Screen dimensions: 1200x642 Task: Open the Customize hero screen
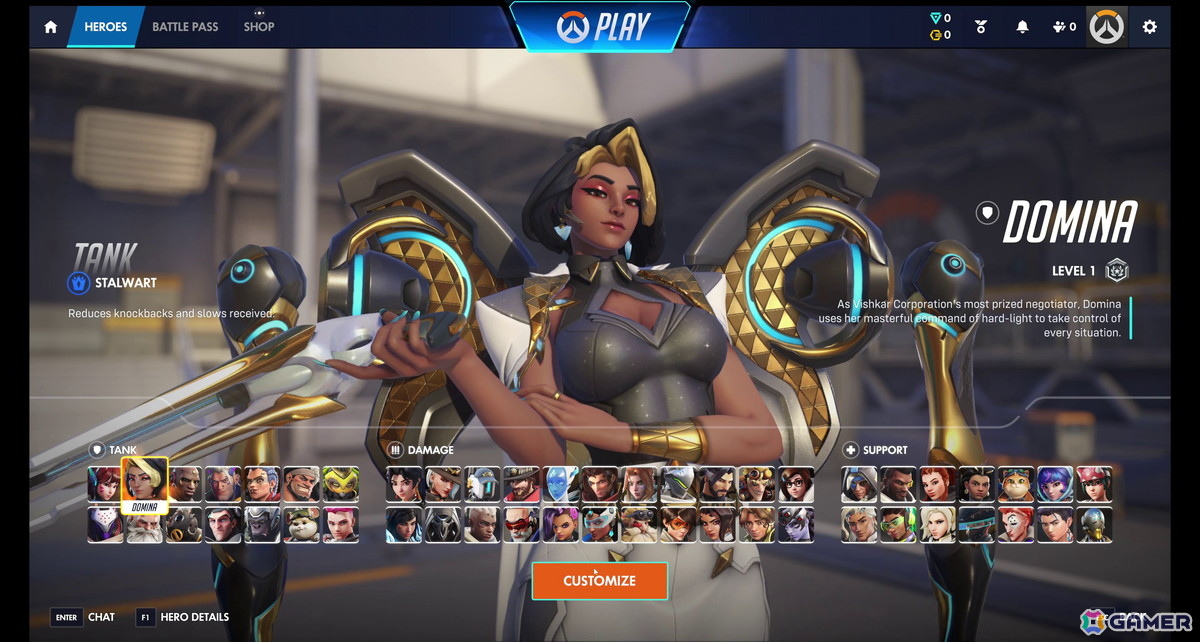(x=599, y=581)
